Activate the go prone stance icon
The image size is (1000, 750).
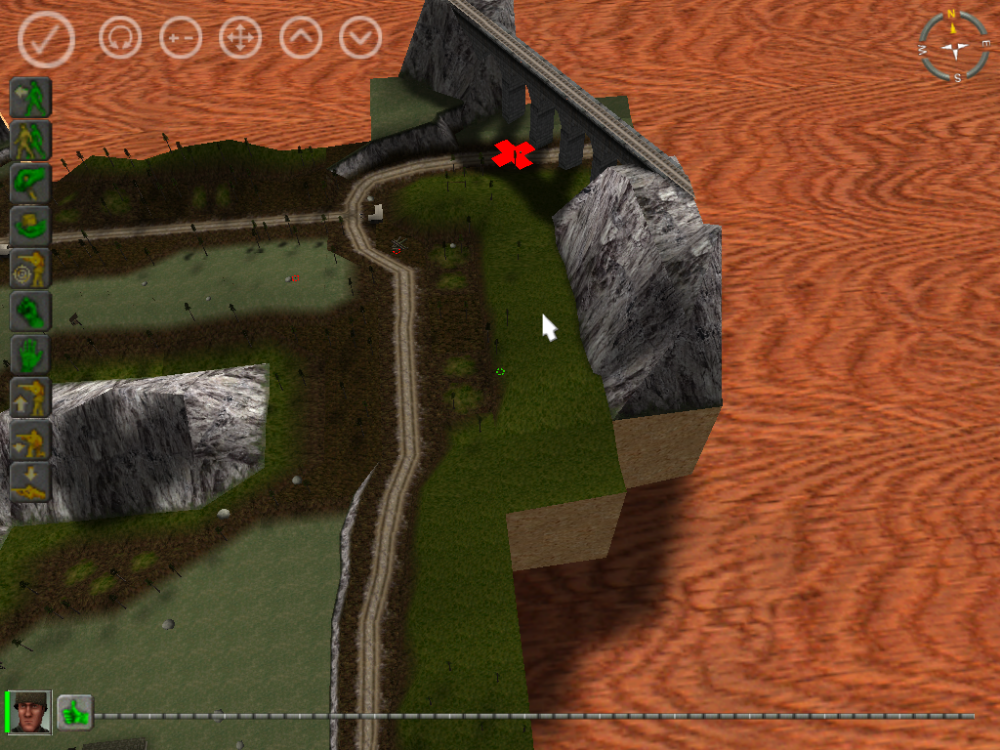[x=31, y=482]
